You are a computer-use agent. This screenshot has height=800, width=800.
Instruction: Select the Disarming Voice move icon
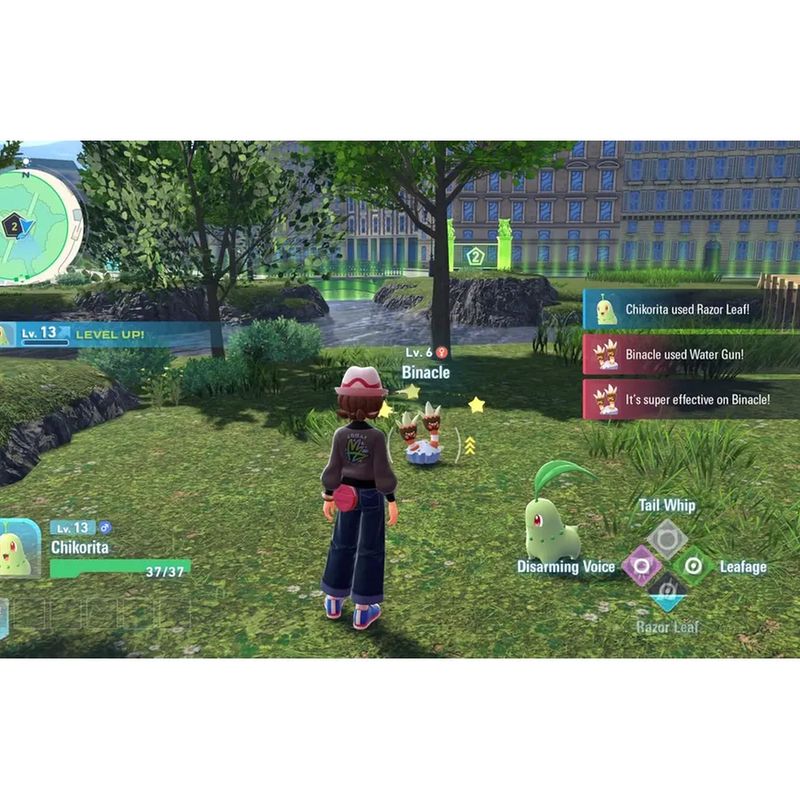pyautogui.click(x=638, y=566)
